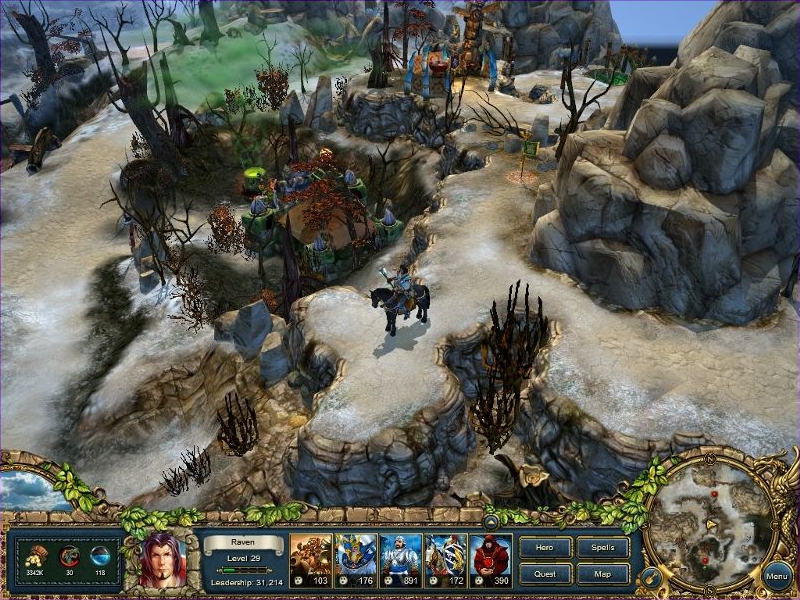
Task: Click the small round button left of Menu
Action: [x=650, y=577]
